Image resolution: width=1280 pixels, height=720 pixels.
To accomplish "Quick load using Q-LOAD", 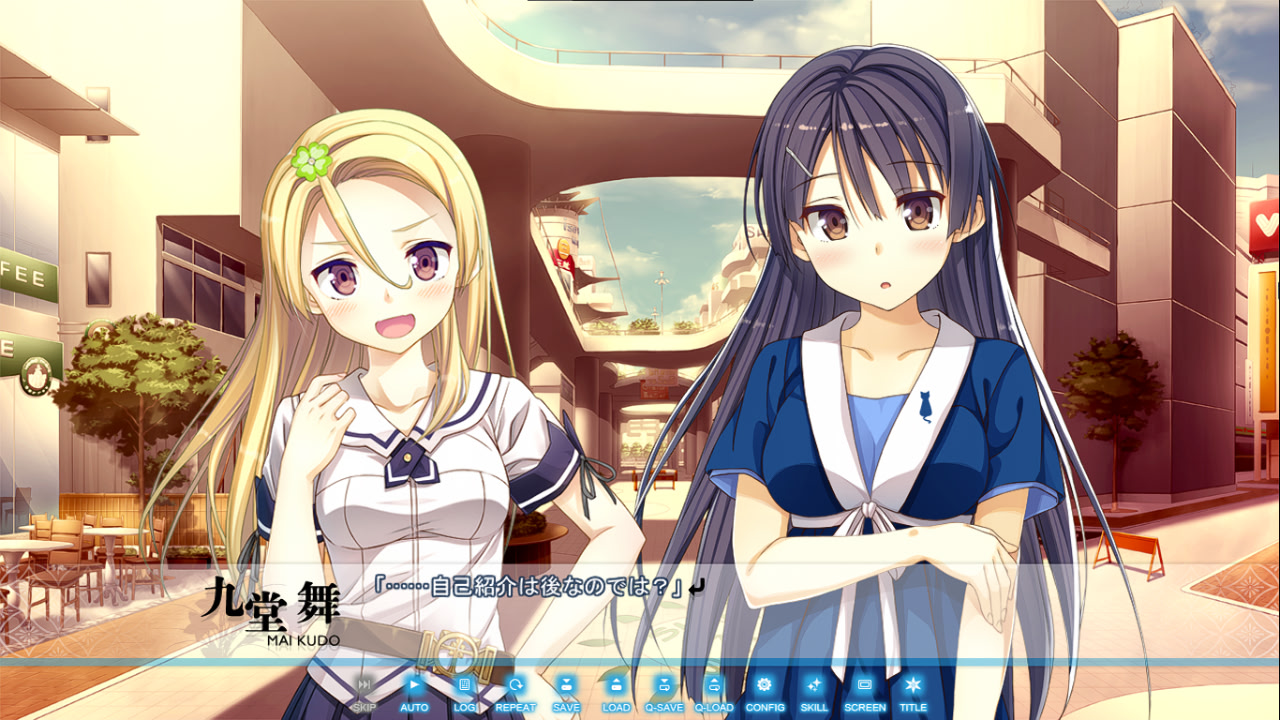I will point(714,692).
